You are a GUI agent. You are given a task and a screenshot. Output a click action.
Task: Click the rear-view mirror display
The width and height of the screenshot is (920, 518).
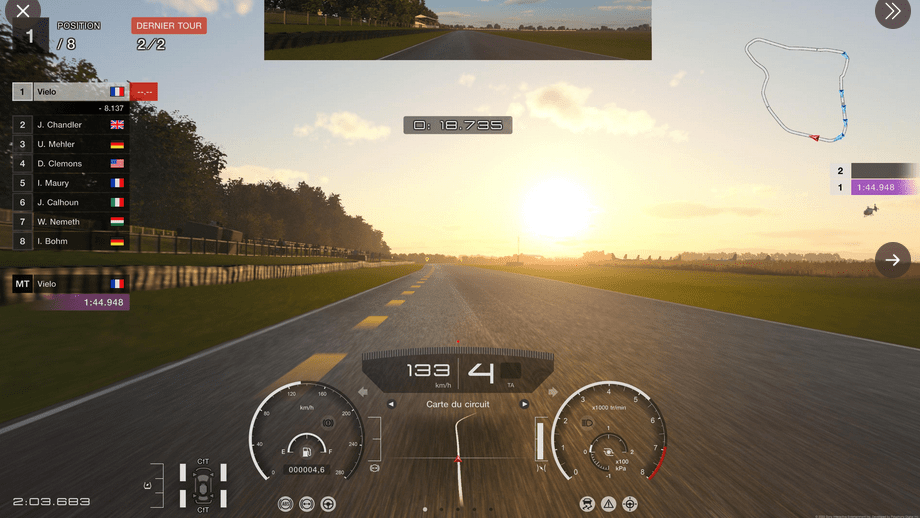tap(457, 30)
